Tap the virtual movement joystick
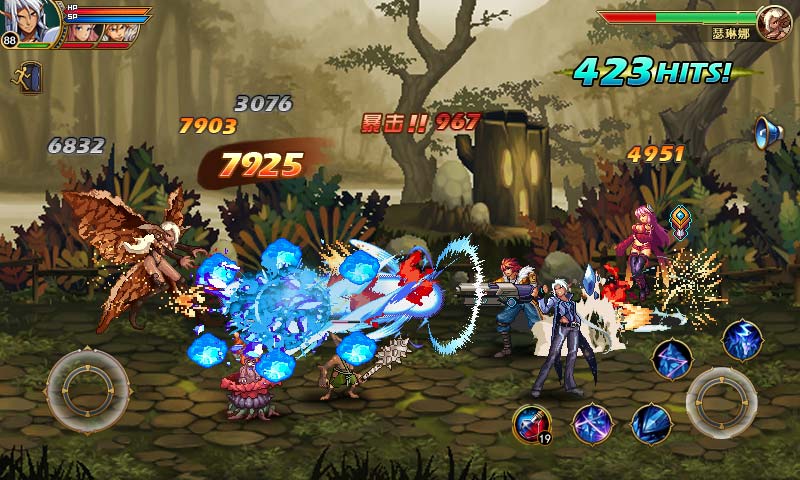The image size is (800, 480). [87, 385]
